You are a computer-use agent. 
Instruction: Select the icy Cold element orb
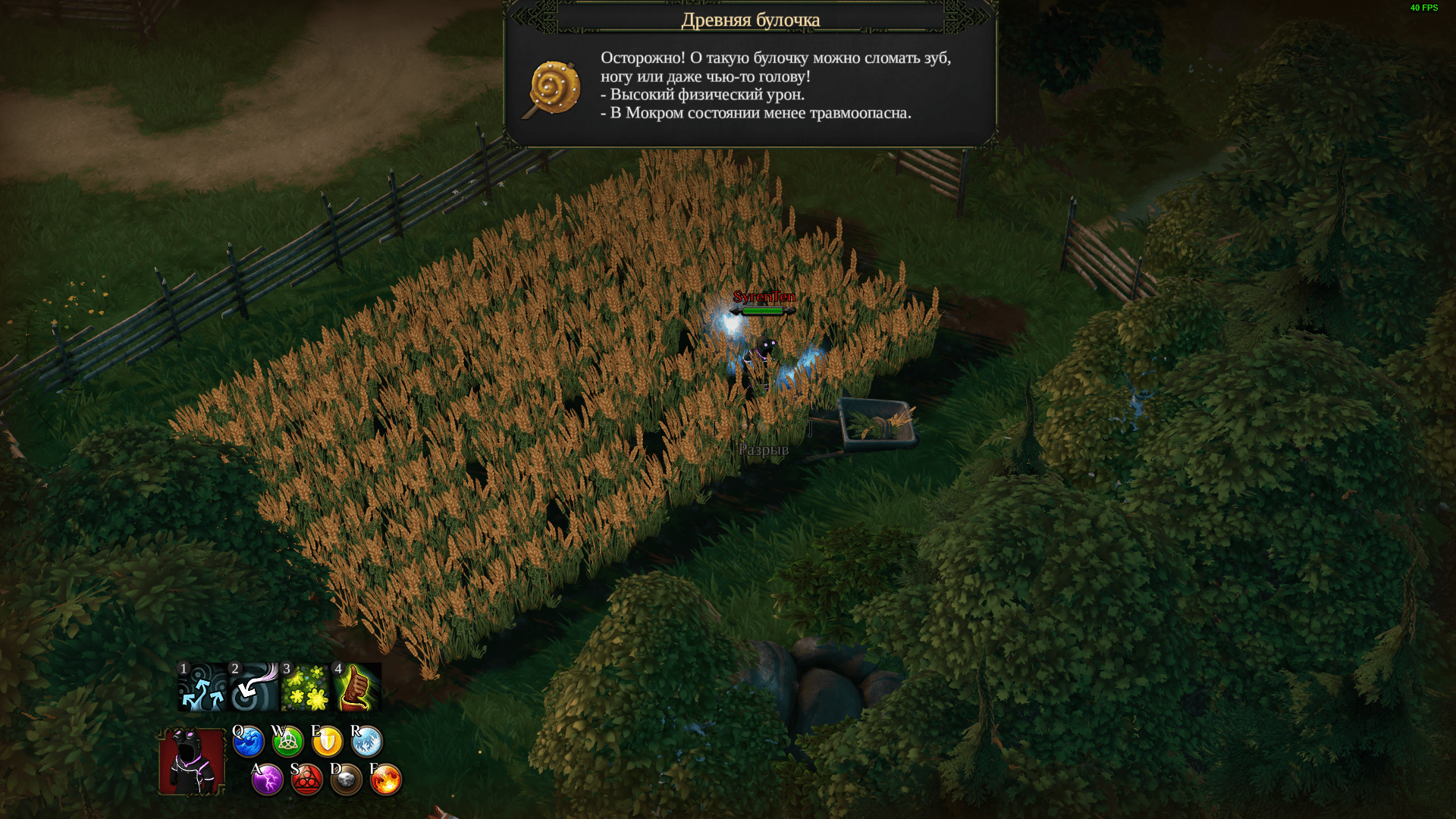point(366,742)
